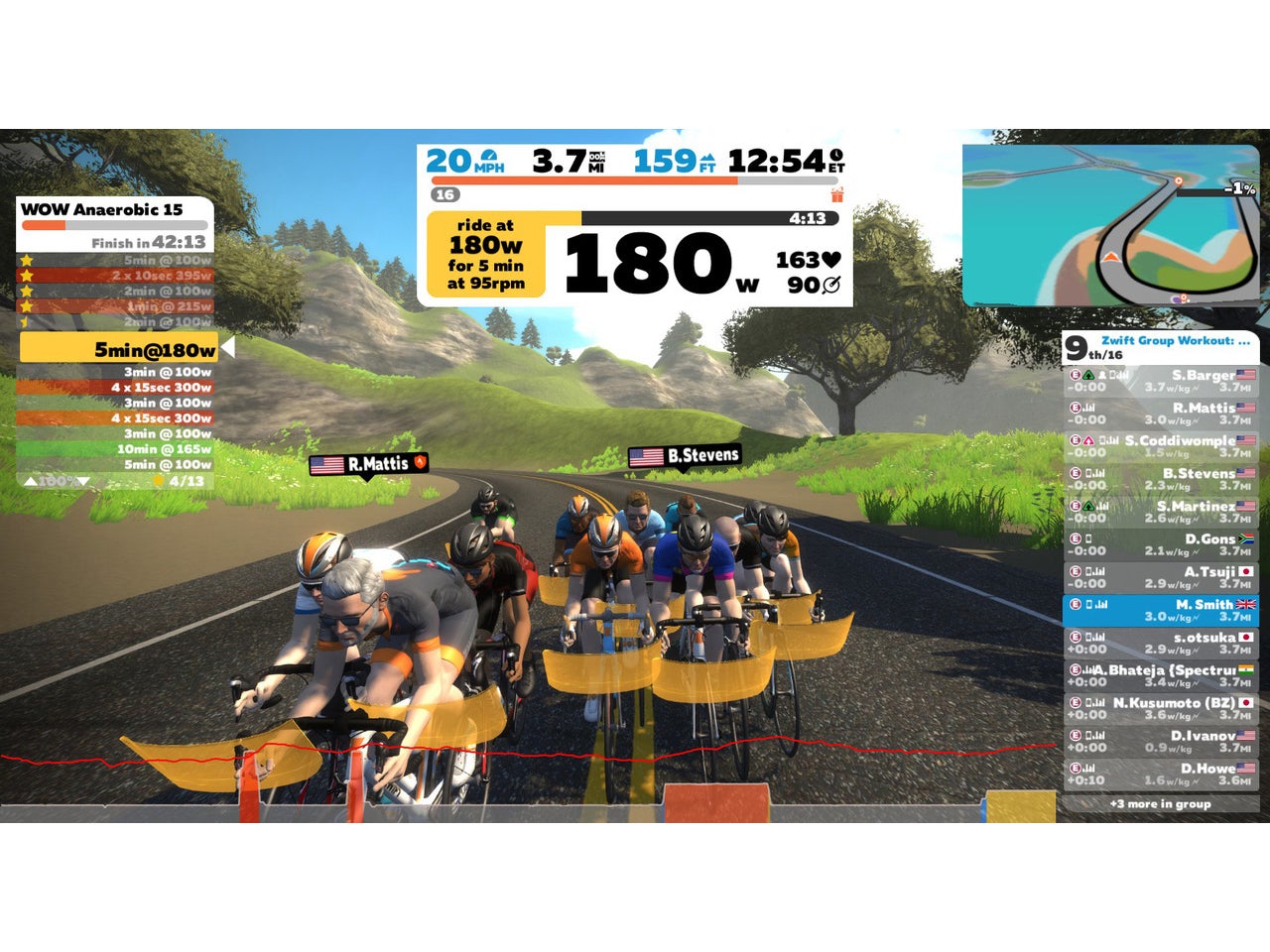This screenshot has height=952, width=1270.
Task: Click D.Ivanov in the rider list
Action: pos(1160,741)
